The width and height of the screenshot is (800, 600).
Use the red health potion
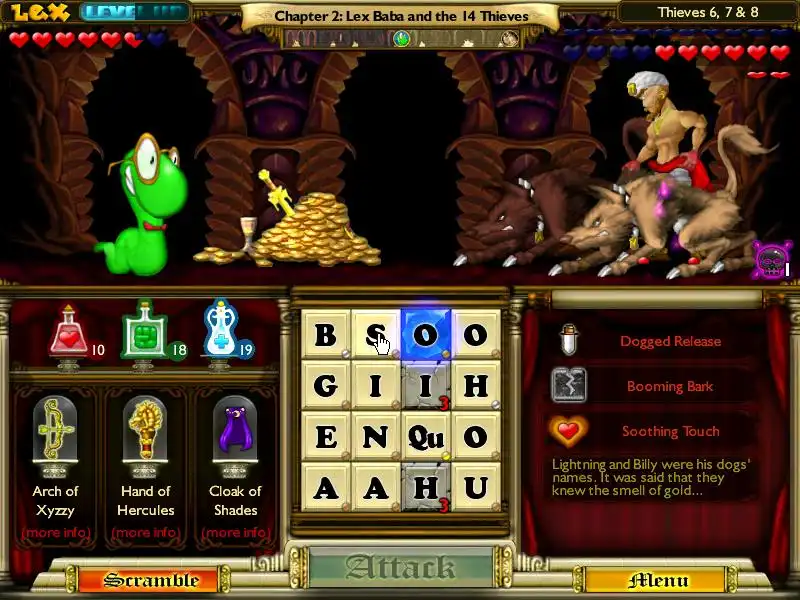point(68,334)
